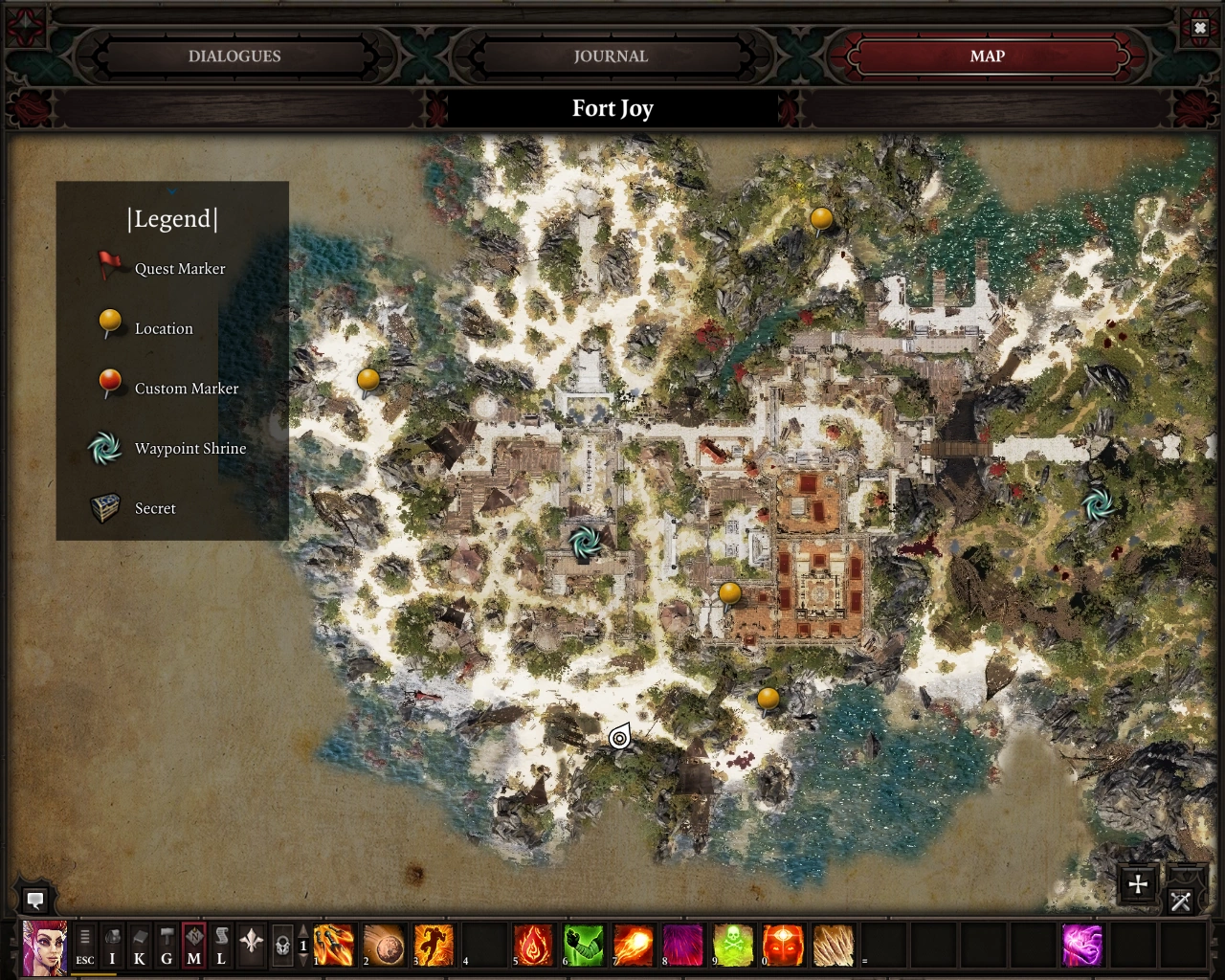Image resolution: width=1225 pixels, height=980 pixels.
Task: Click the northern yellow location pin
Action: pyautogui.click(x=821, y=220)
